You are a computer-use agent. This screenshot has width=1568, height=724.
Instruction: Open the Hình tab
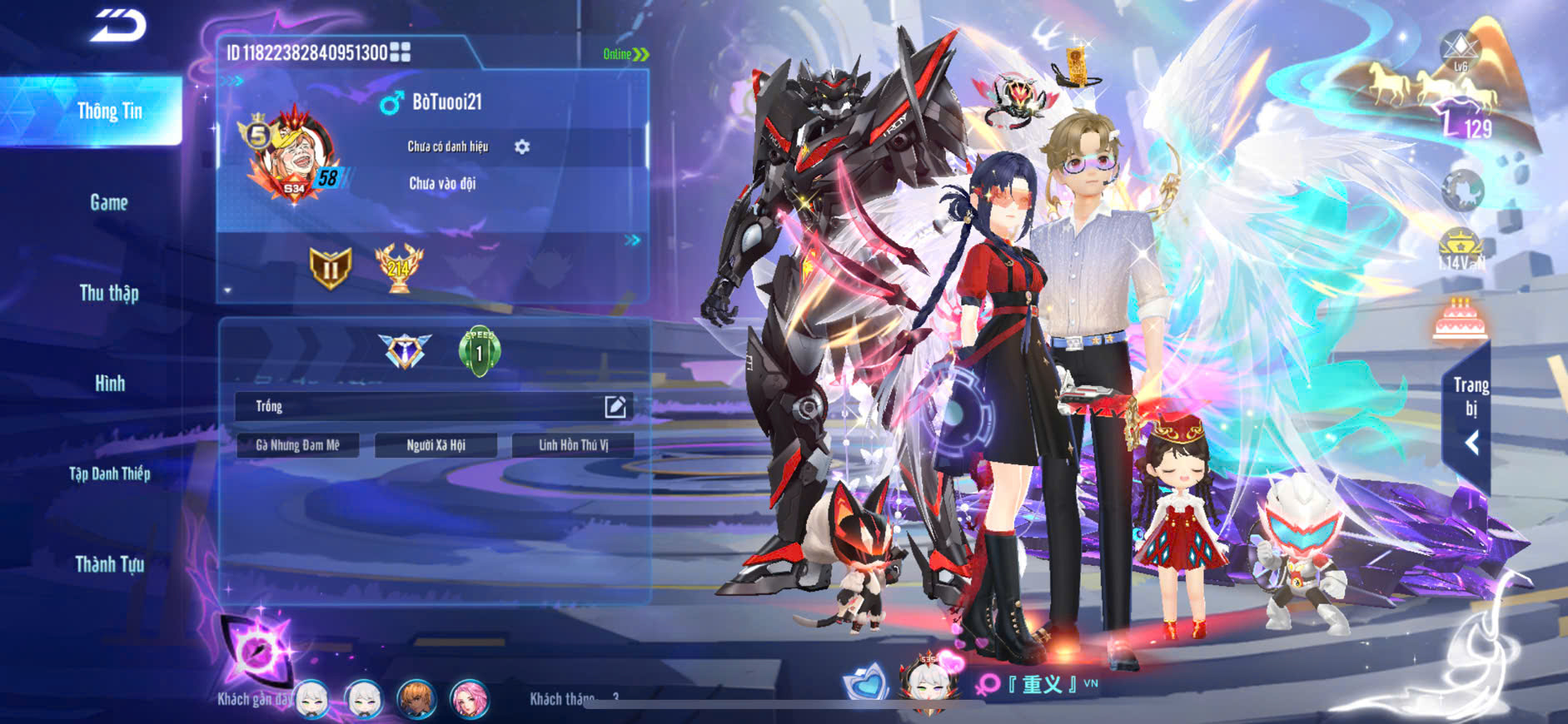pos(109,384)
